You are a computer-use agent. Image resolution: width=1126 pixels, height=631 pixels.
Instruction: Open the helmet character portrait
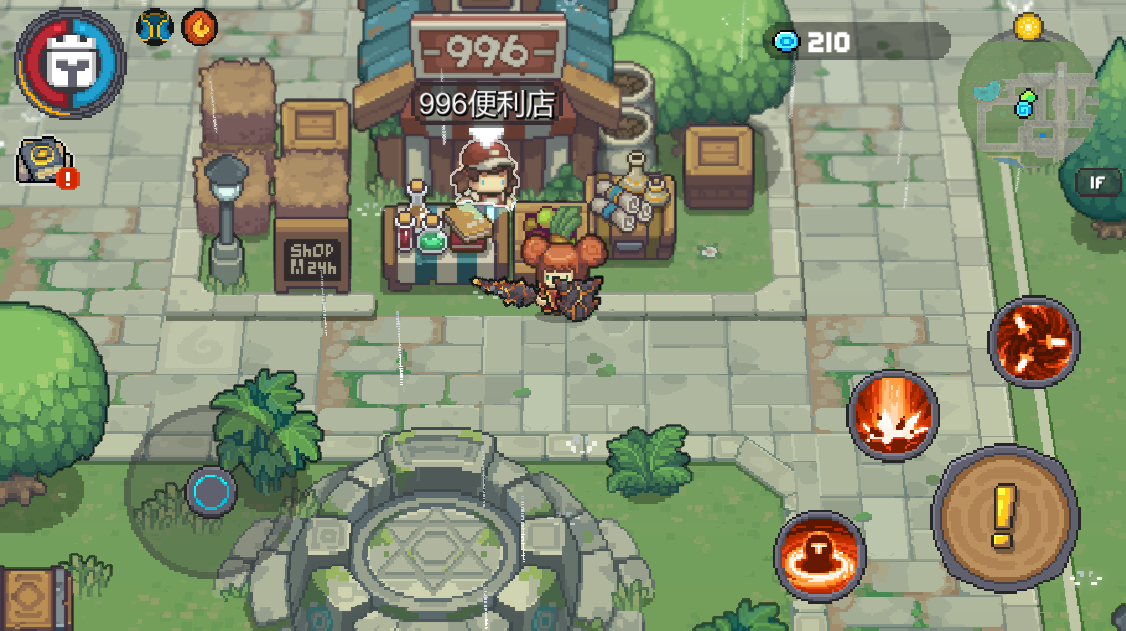tap(70, 64)
